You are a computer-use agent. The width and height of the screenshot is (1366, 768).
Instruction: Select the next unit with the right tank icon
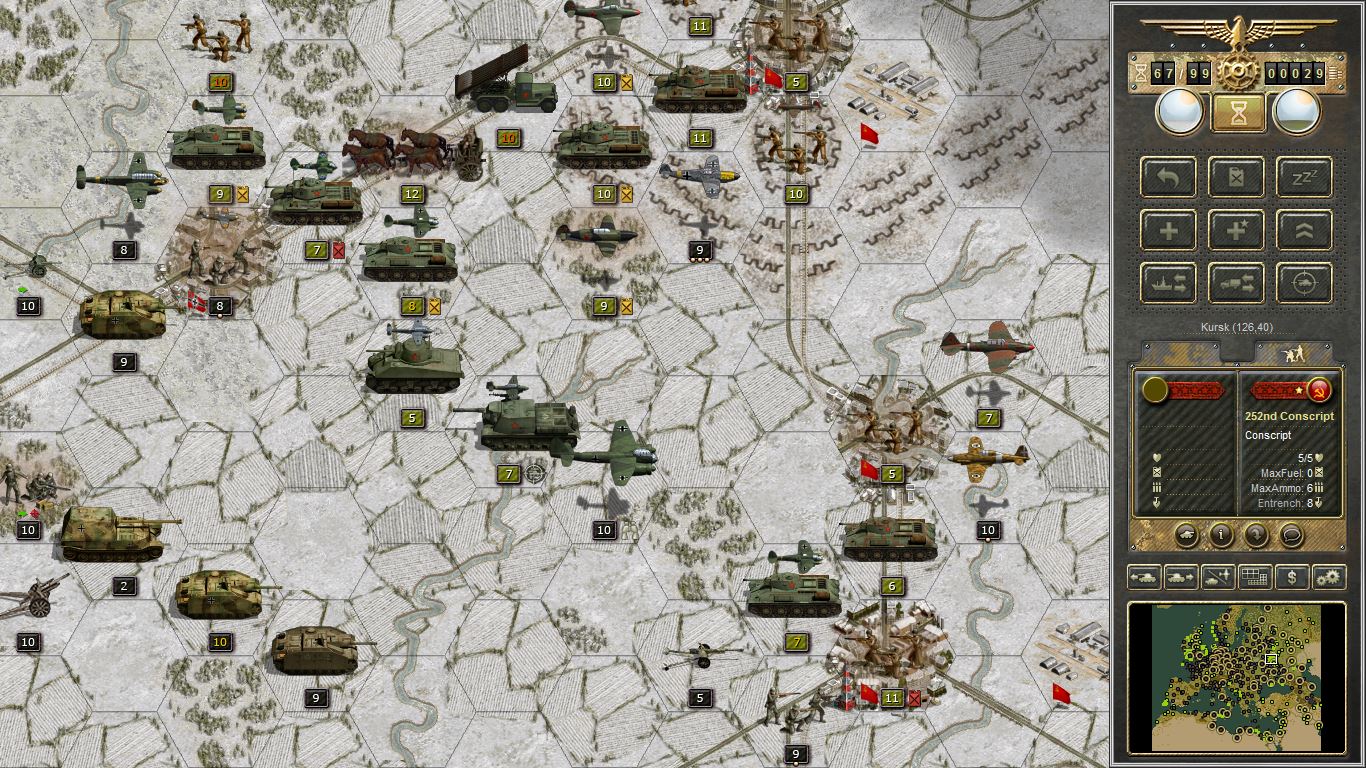point(1180,577)
